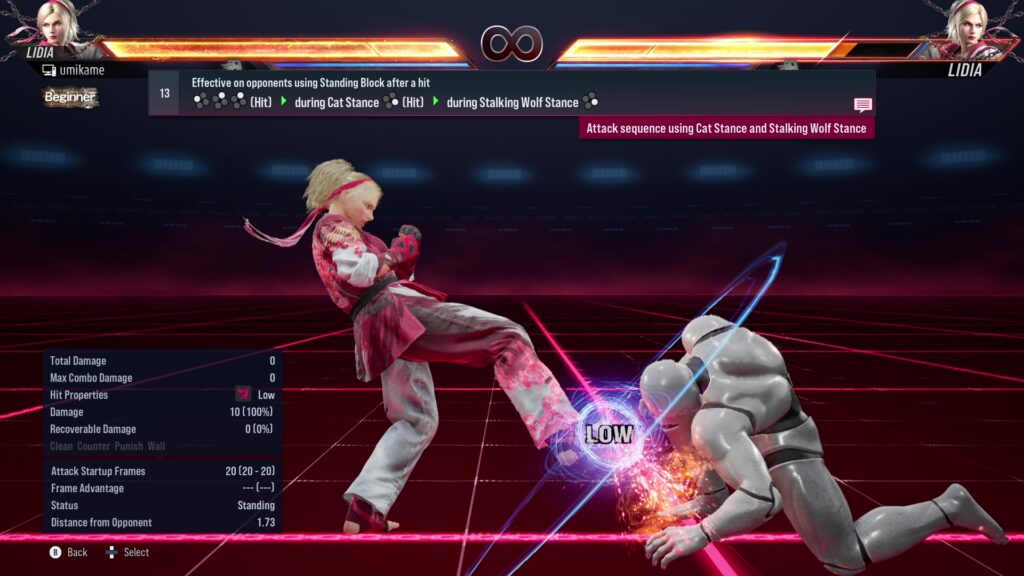Click the Beginner difficulty badge
1024x576 pixels.
70,97
